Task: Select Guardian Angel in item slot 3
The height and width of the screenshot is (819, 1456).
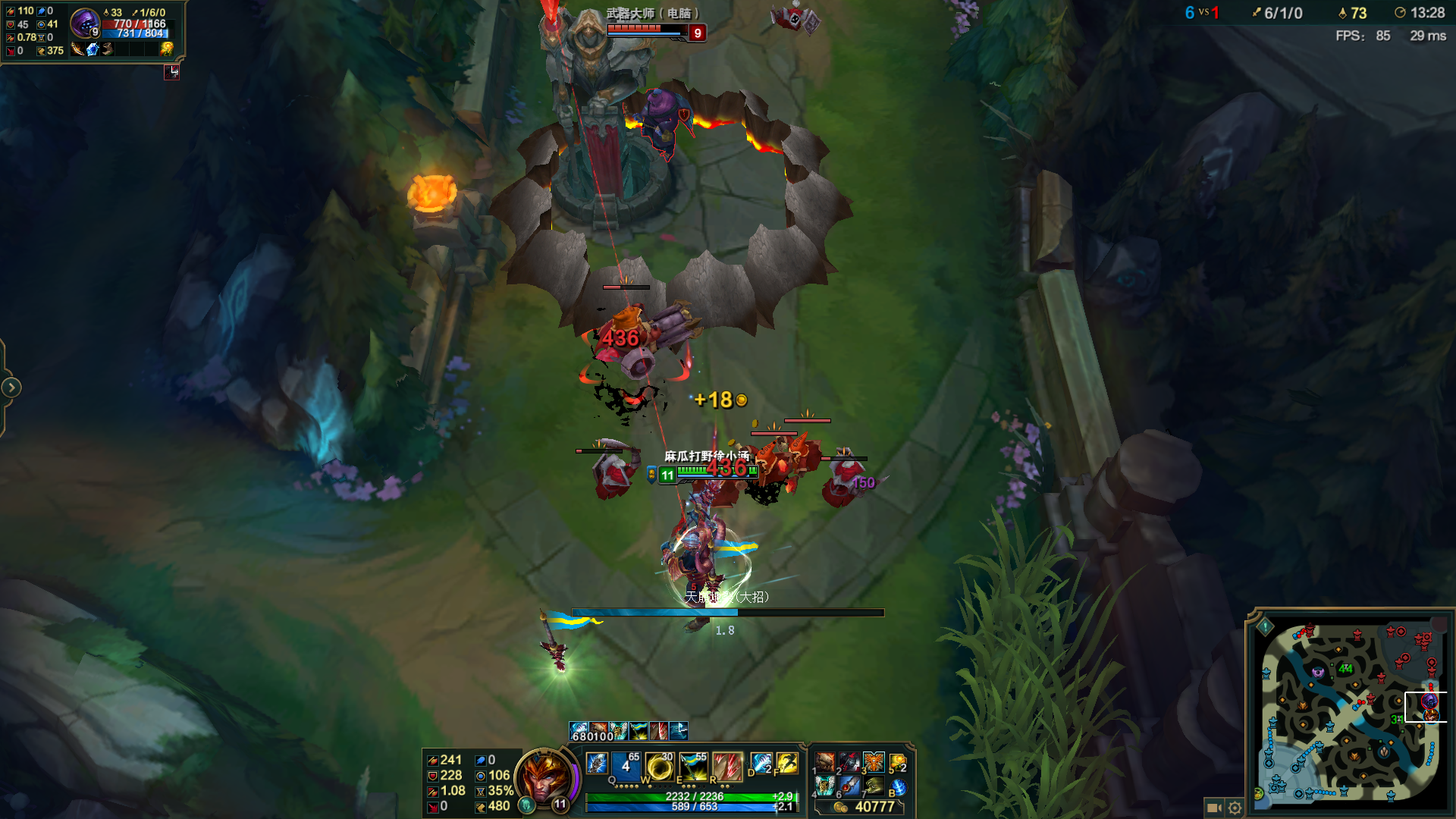Action: coord(874,762)
